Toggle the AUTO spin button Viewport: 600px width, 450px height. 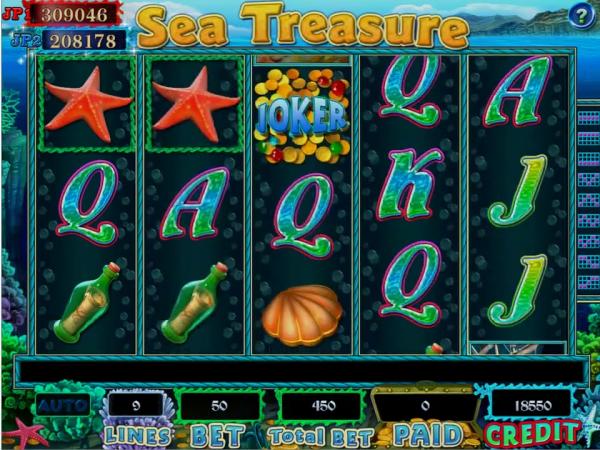tap(62, 406)
